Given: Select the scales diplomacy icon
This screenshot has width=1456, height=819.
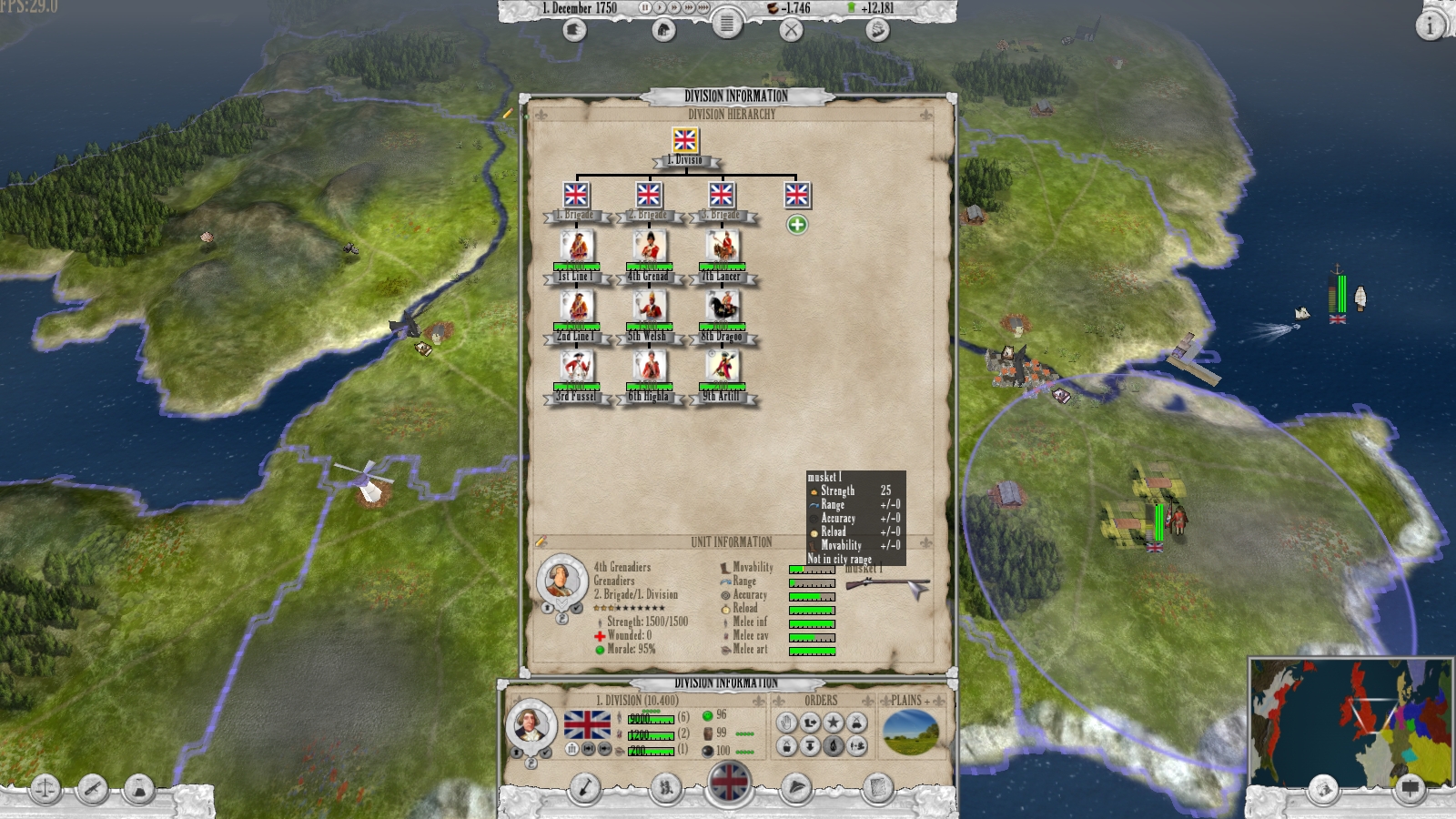Looking at the screenshot, I should point(44,788).
